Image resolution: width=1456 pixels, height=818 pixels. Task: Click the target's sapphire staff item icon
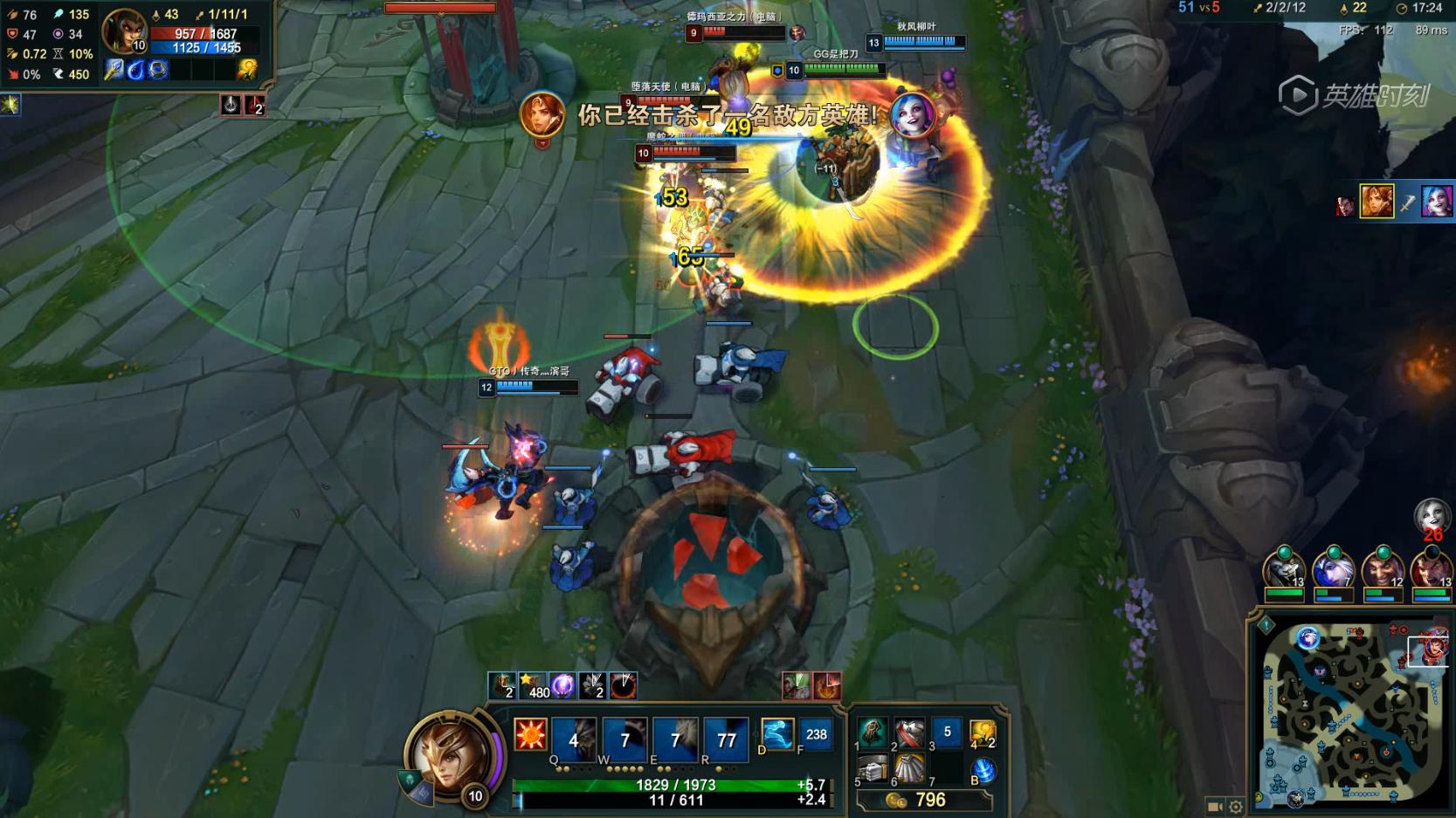click(114, 70)
